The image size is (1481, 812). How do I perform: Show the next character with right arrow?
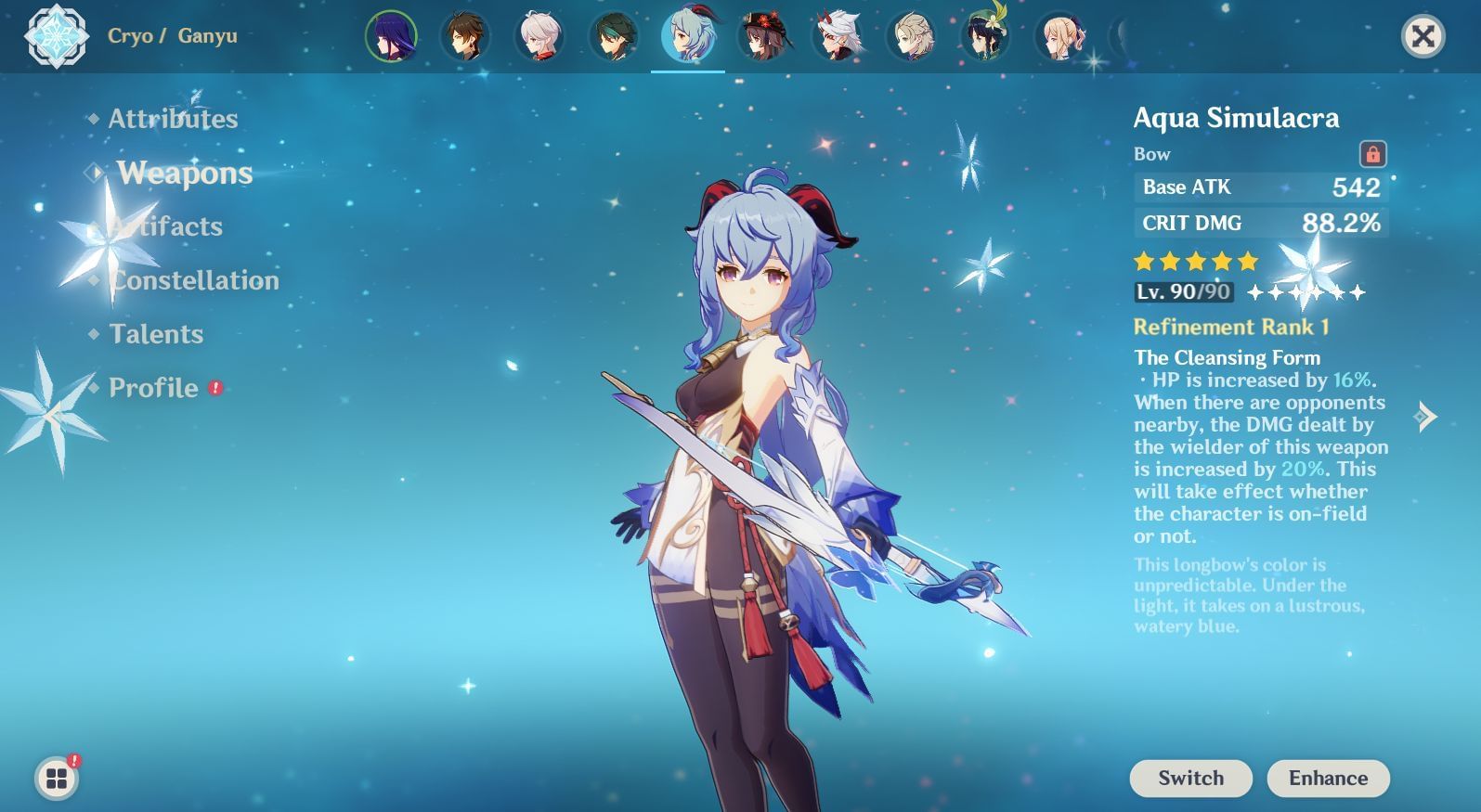(x=1426, y=416)
